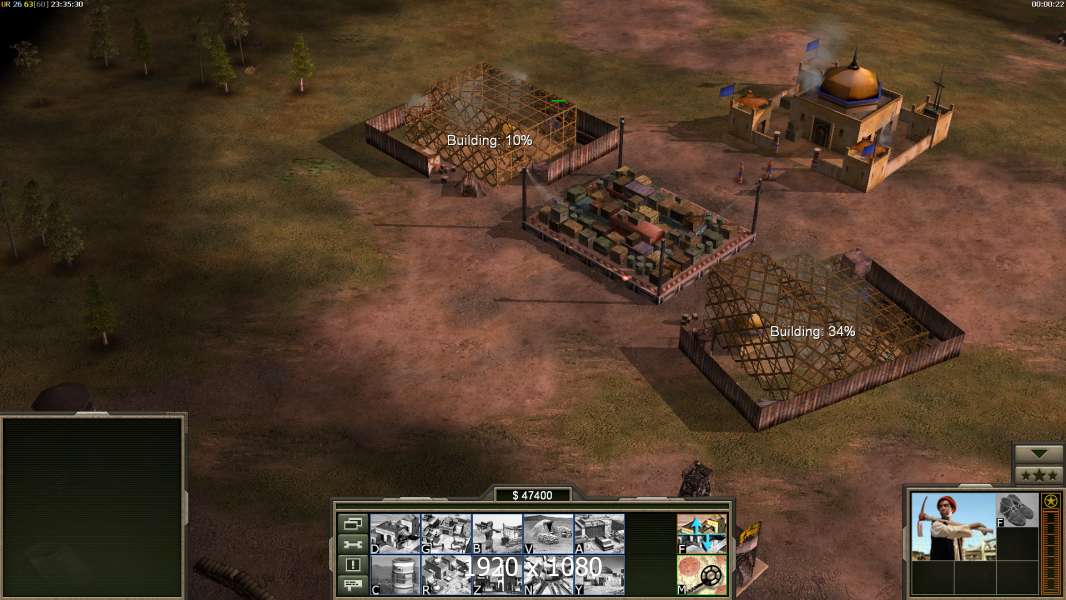The height and width of the screenshot is (600, 1066).
Task: Activate the blue arrows command icon
Action: 702,534
